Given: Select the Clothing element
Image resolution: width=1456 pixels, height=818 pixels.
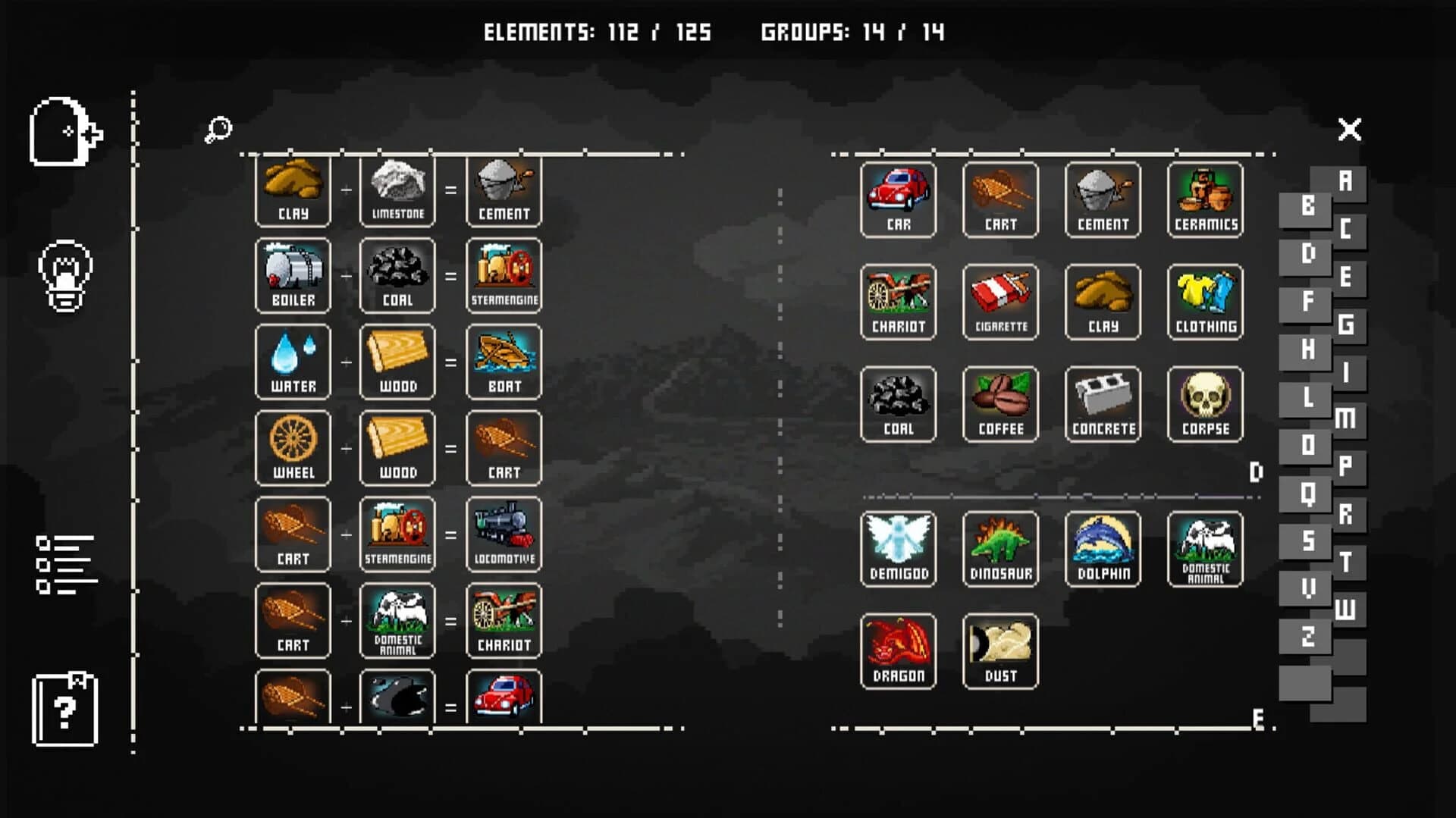Looking at the screenshot, I should tap(1204, 301).
